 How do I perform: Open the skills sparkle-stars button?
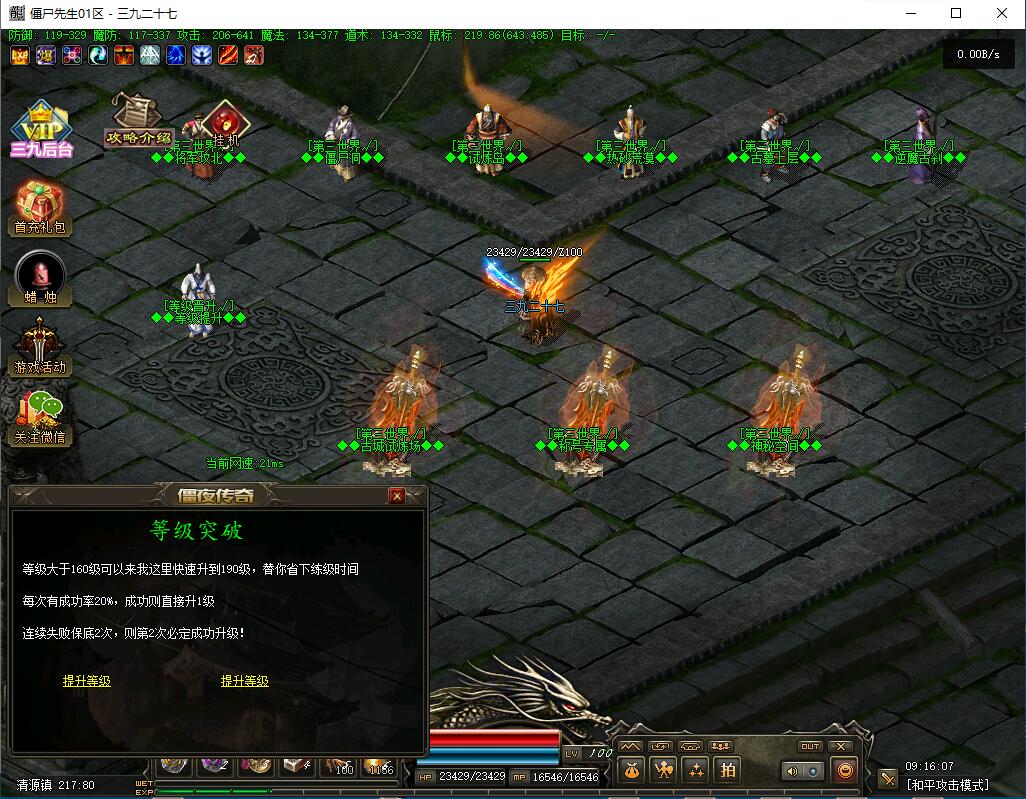[696, 770]
